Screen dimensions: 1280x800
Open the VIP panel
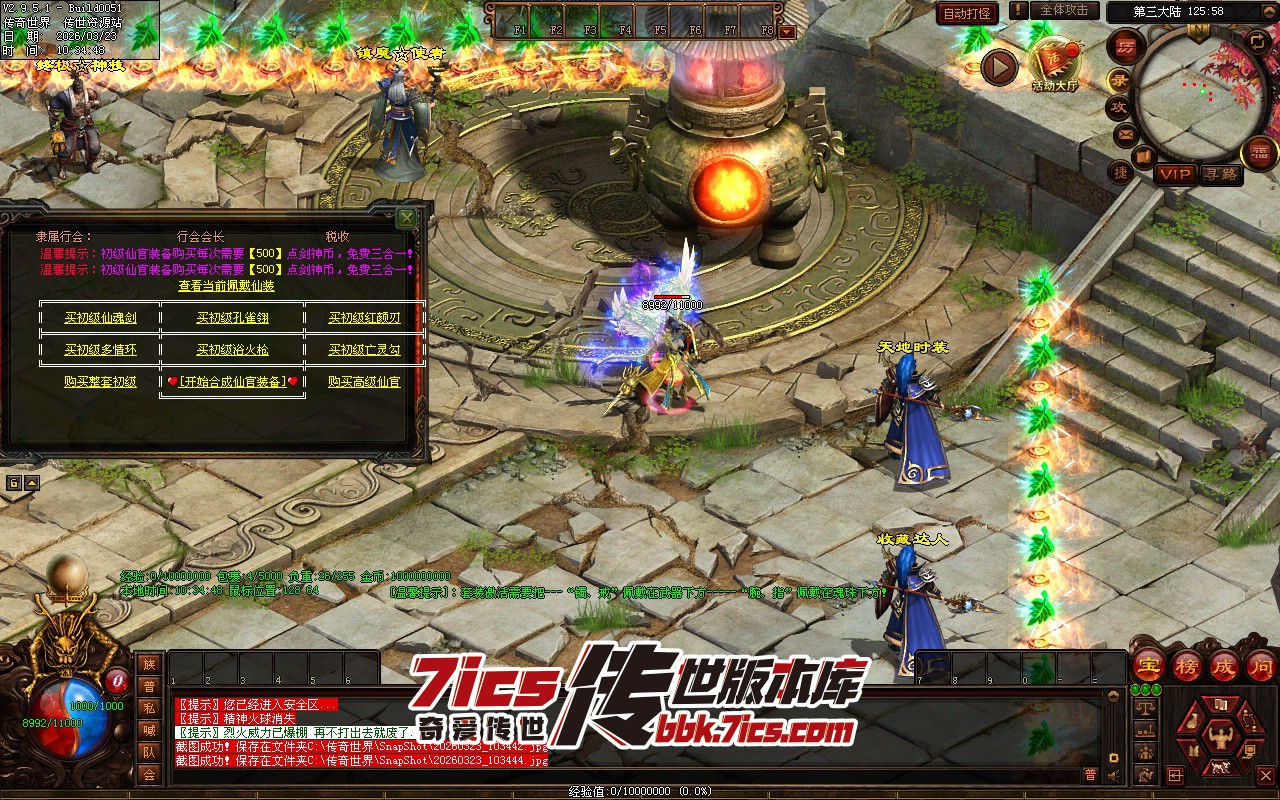pyautogui.click(x=1175, y=174)
